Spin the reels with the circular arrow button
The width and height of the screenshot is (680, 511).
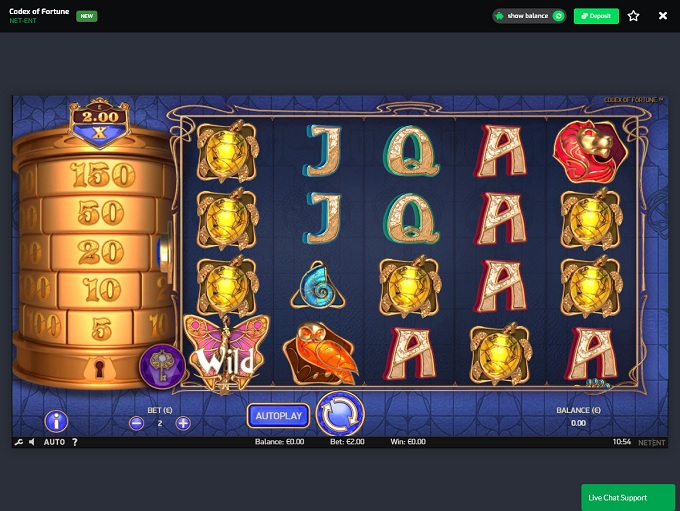340,414
